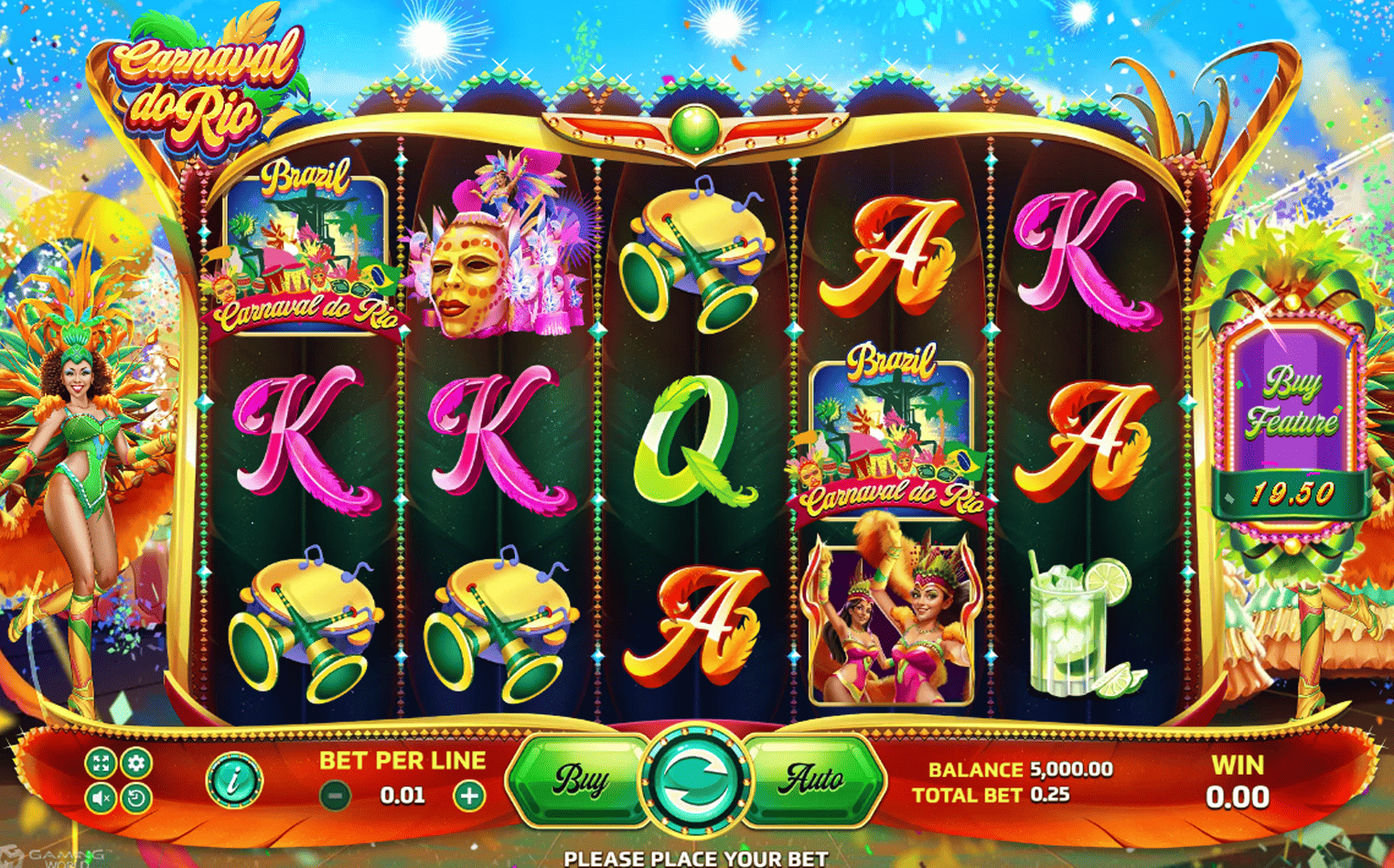This screenshot has height=868, width=1394.
Task: Toggle fullscreen mode
Action: point(101,762)
